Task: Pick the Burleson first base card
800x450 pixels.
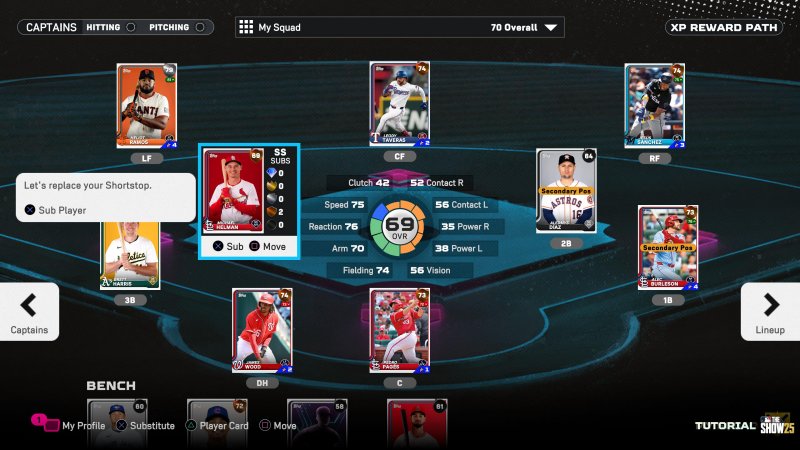Action: [x=667, y=247]
